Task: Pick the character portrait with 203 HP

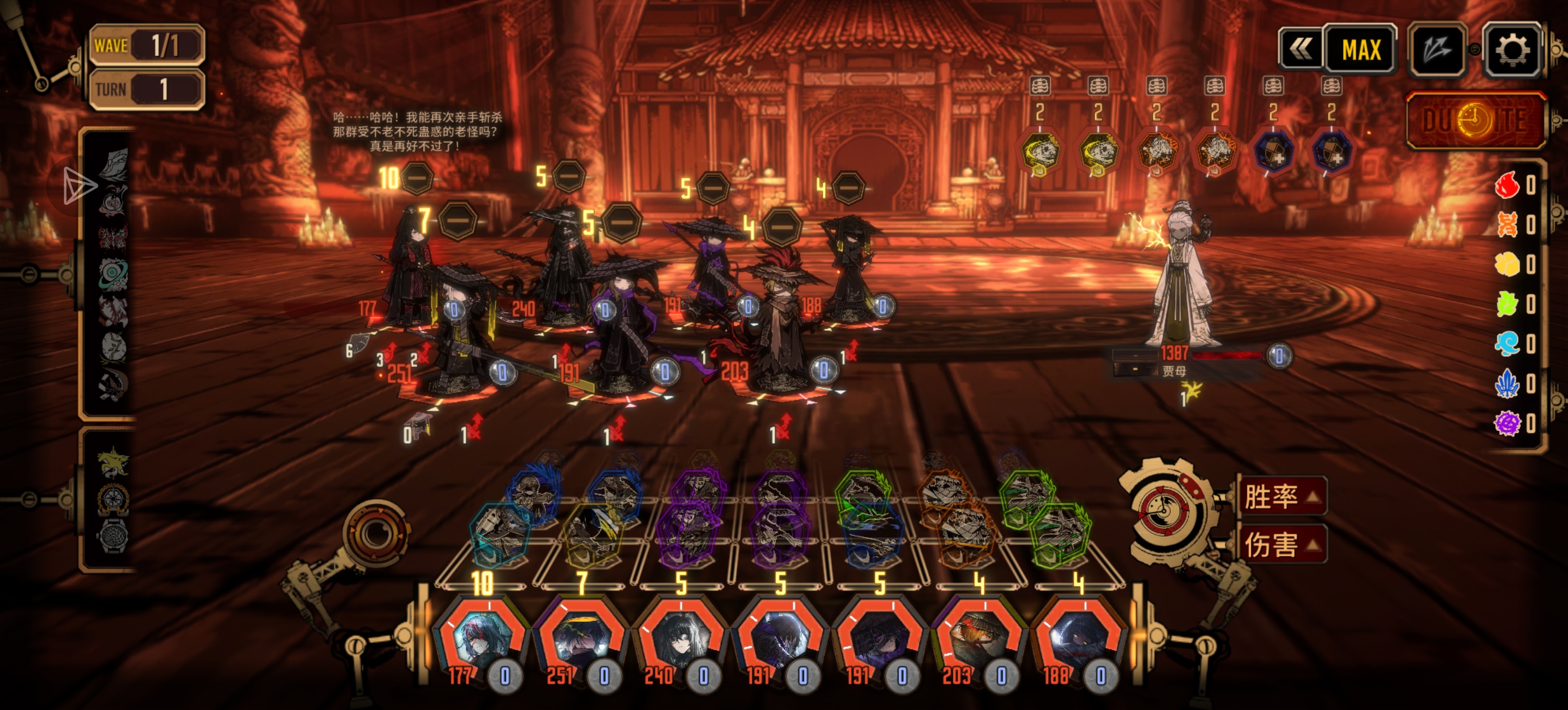Action: tap(979, 641)
